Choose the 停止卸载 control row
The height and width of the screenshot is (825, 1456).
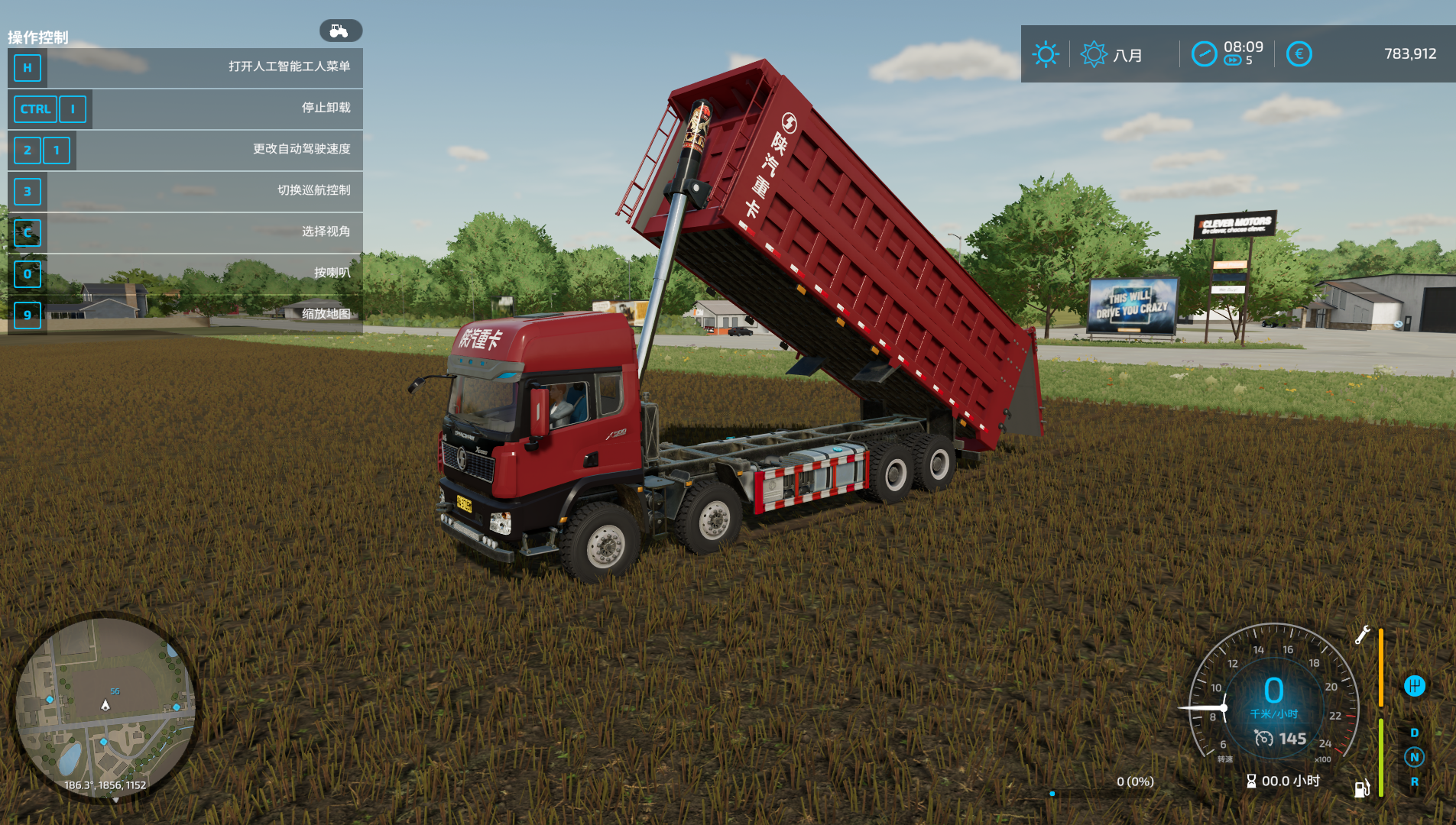185,108
